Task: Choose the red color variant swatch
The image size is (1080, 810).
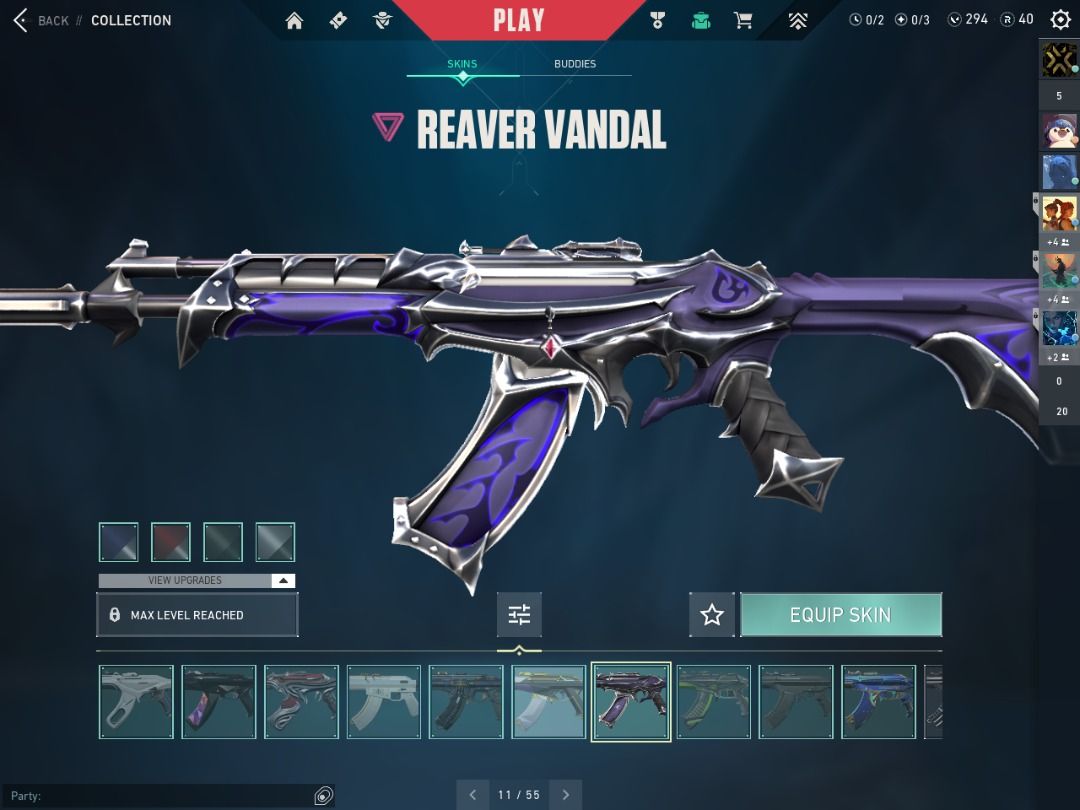Action: (x=171, y=542)
